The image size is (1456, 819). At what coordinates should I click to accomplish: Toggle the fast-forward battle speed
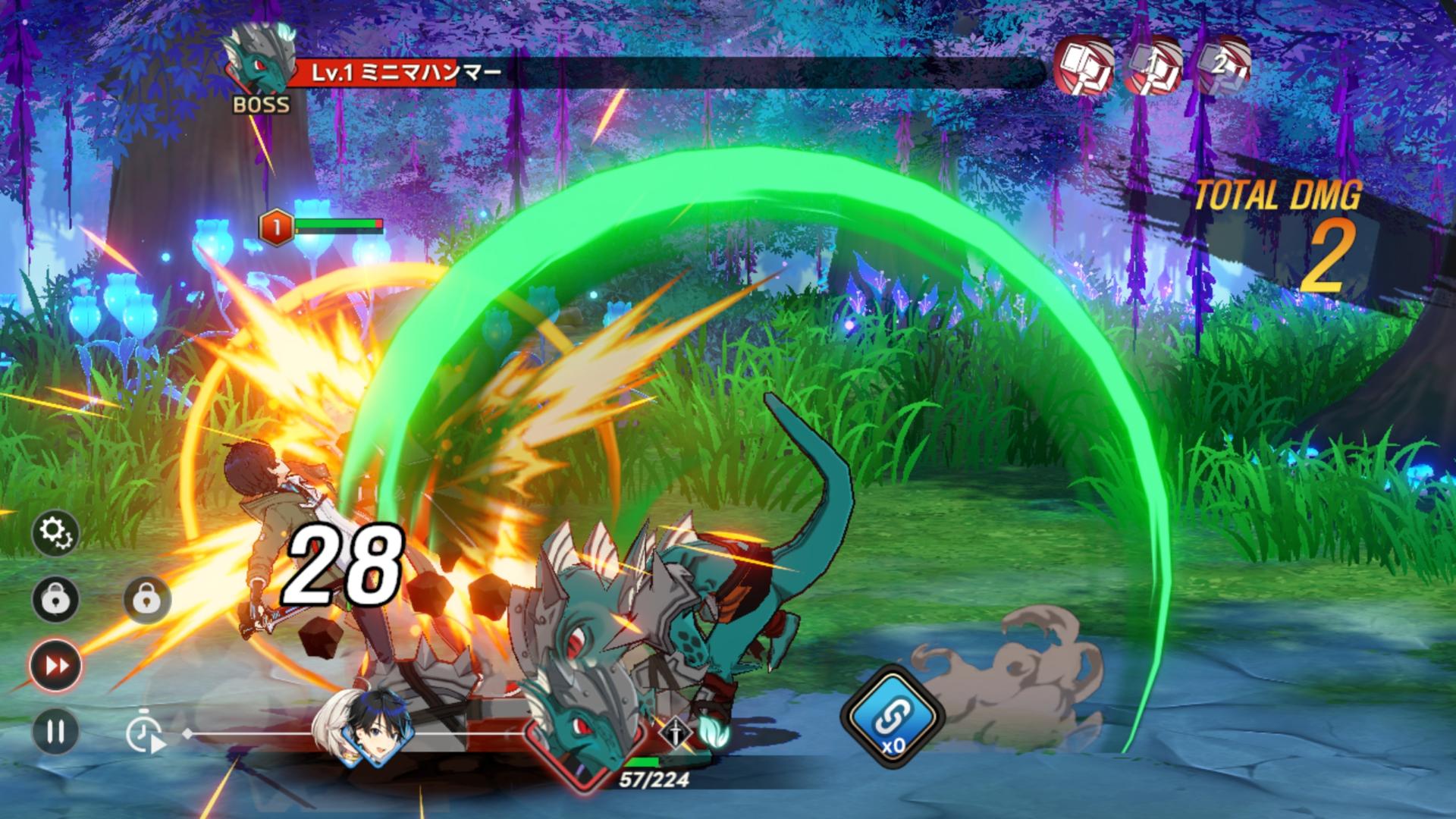coord(56,666)
